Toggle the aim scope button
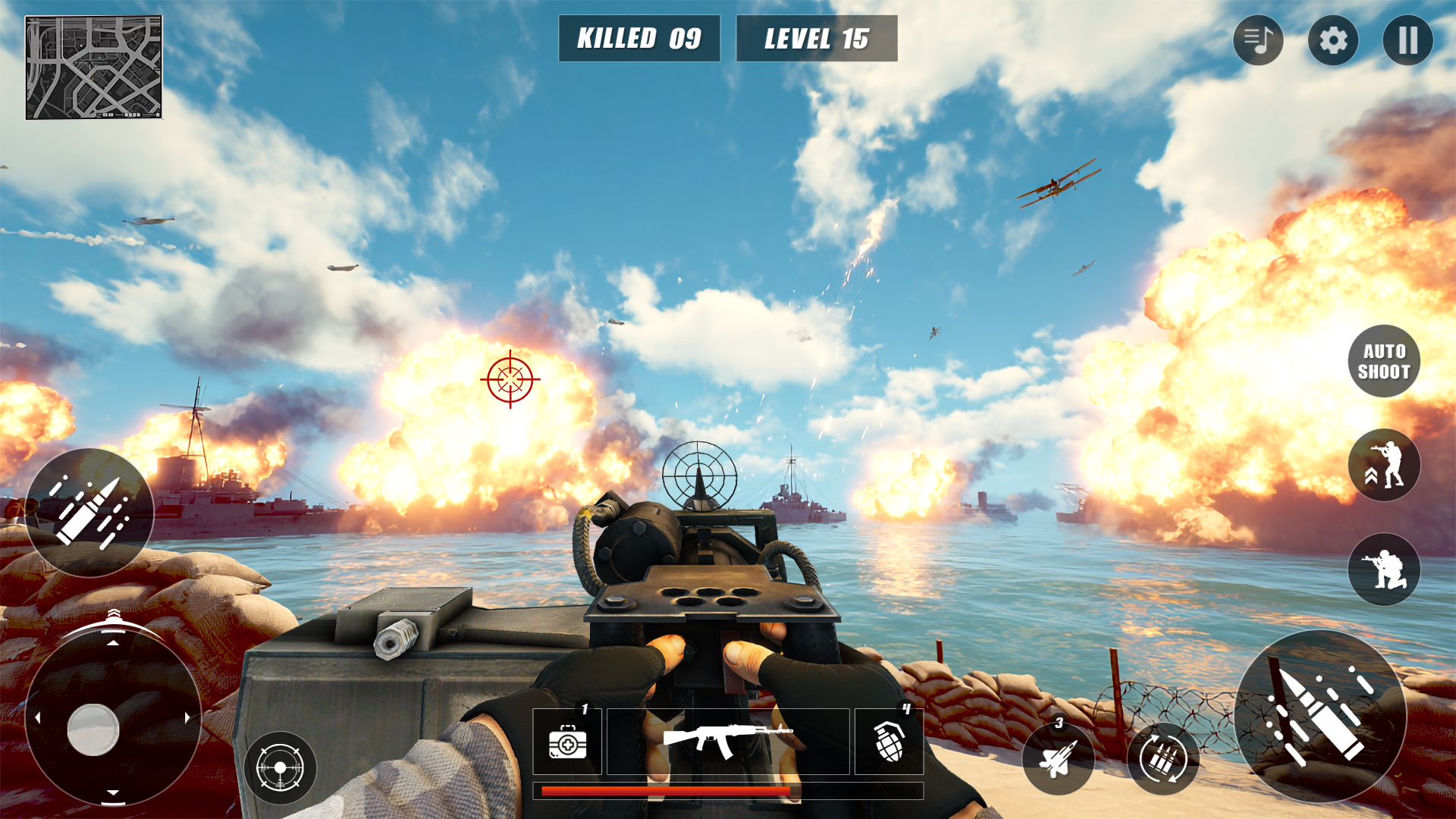1456x819 pixels. [x=280, y=767]
